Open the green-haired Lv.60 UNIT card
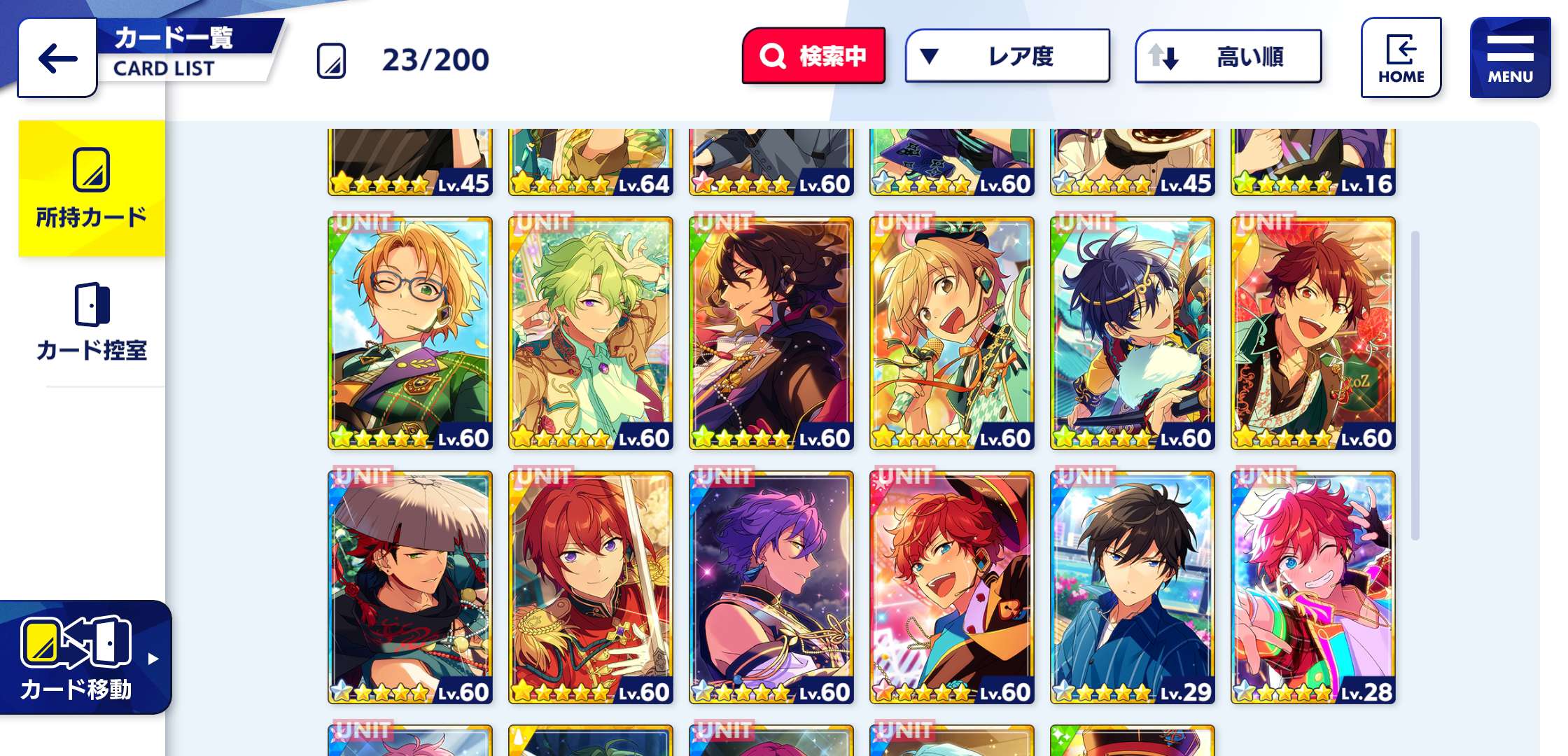1568x756 pixels. pyautogui.click(x=590, y=329)
